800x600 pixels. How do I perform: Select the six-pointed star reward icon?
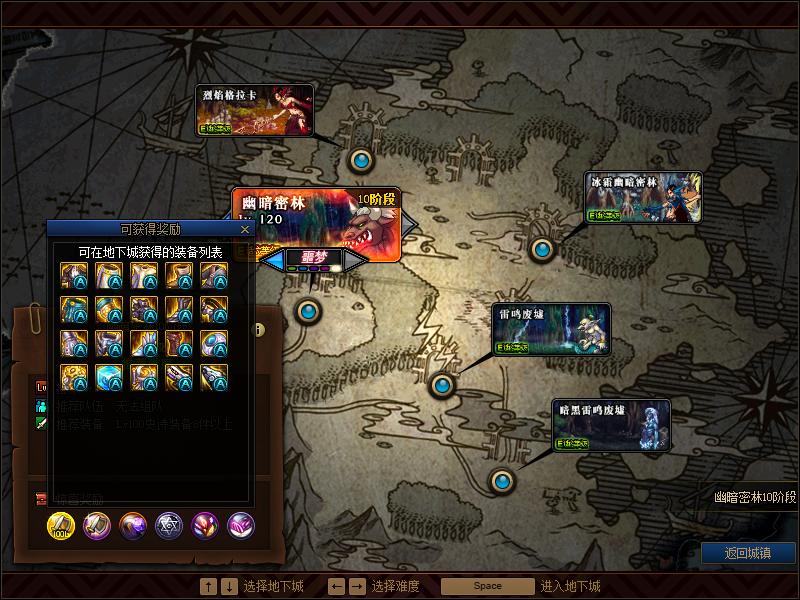click(169, 526)
